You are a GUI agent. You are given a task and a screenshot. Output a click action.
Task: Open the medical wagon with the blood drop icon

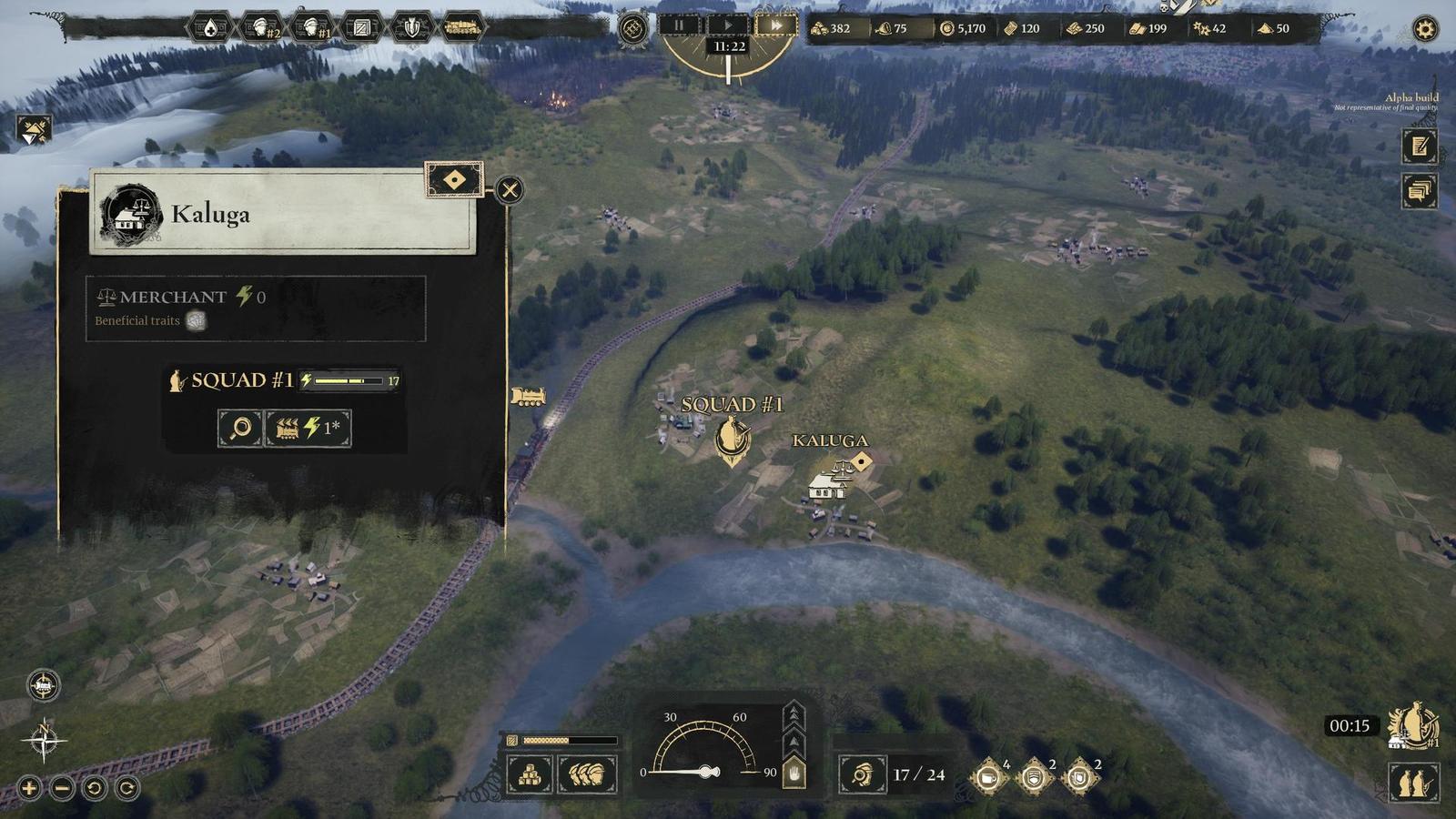210,28
